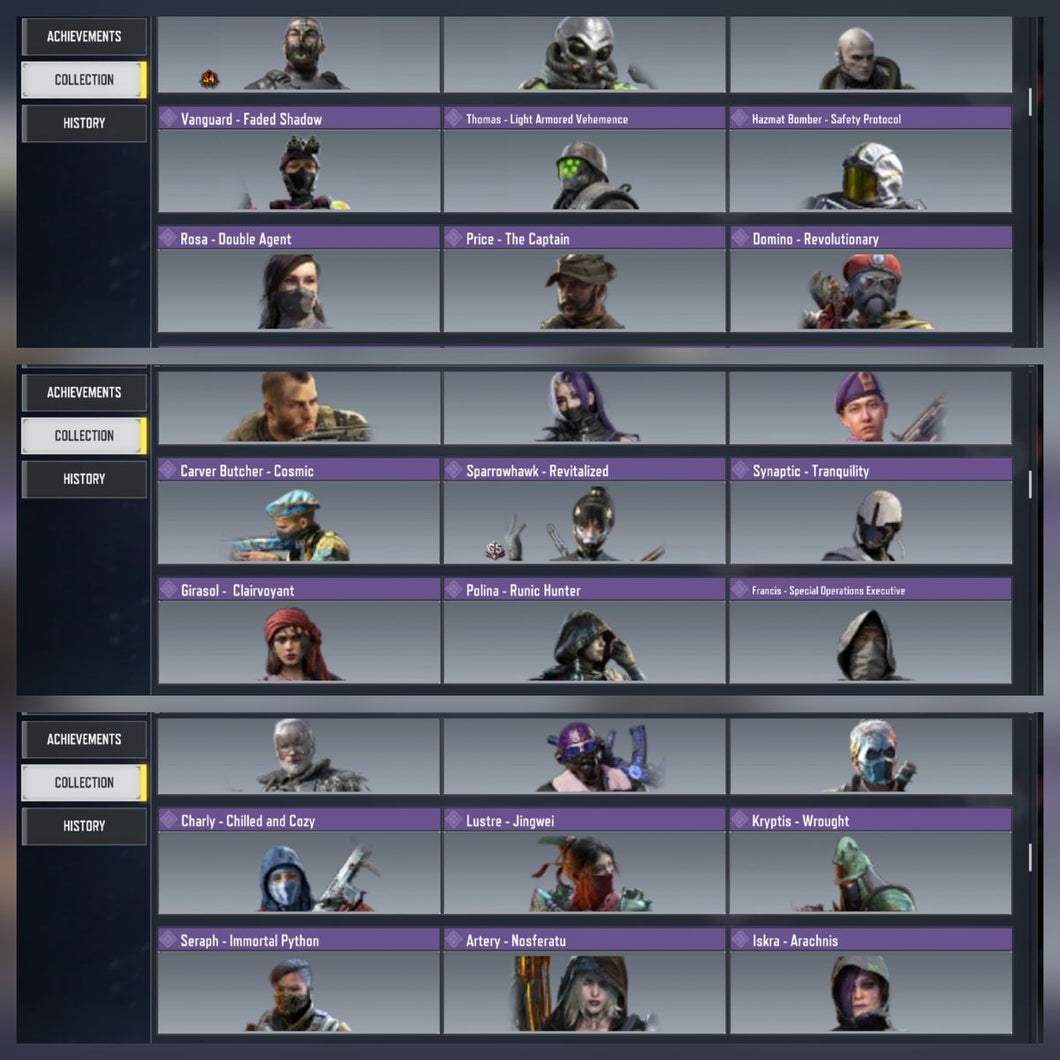View the Synaptic - Tranquility skin

tap(870, 521)
